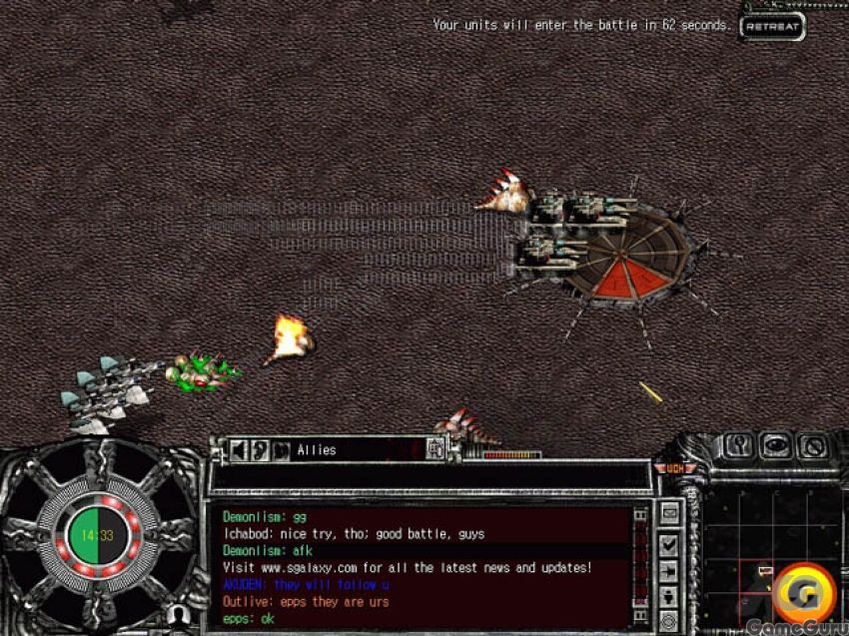Select the eye icon above the minimap
This screenshot has width=849, height=636.
(775, 446)
